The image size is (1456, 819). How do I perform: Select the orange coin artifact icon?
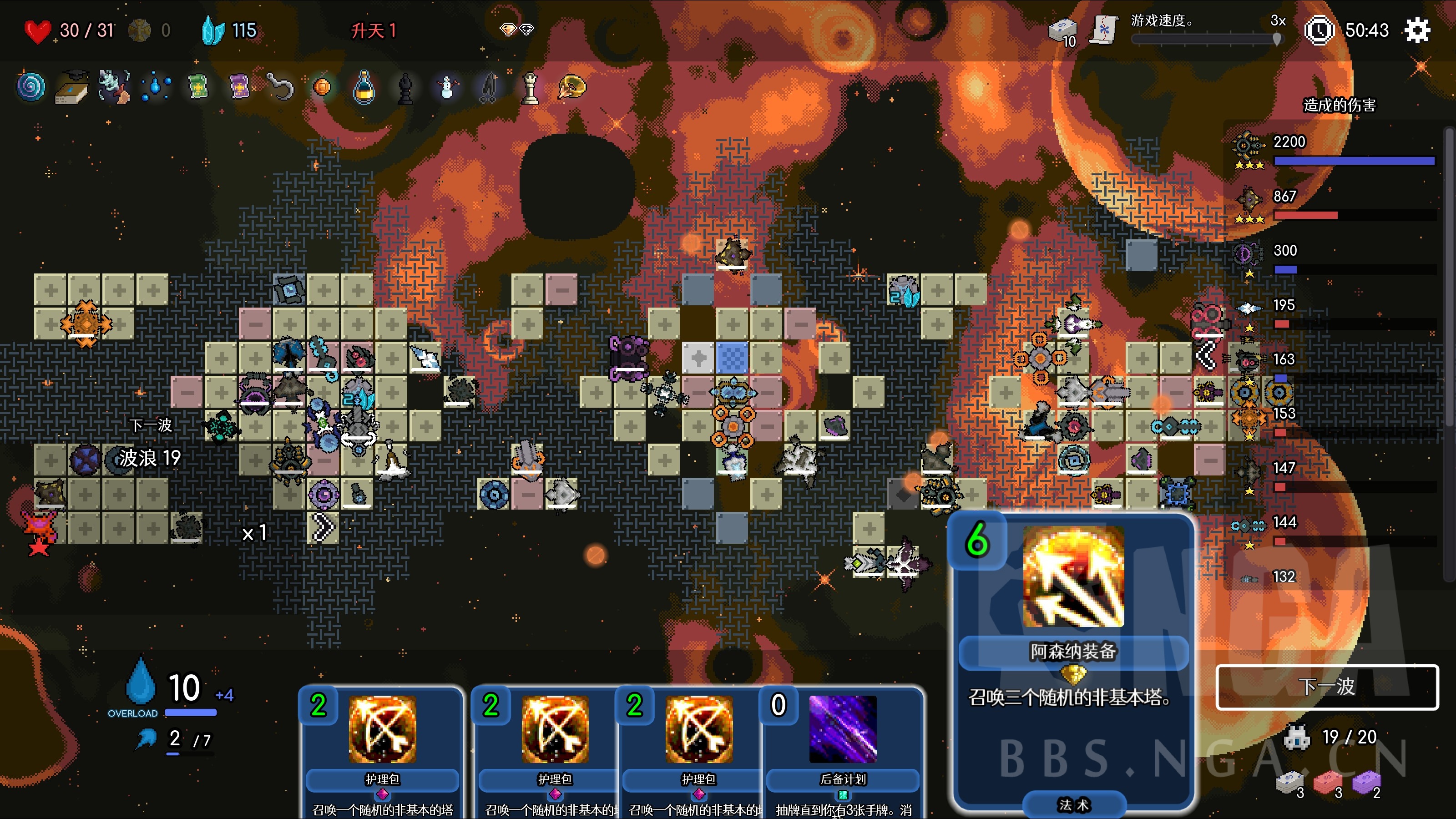[322, 86]
